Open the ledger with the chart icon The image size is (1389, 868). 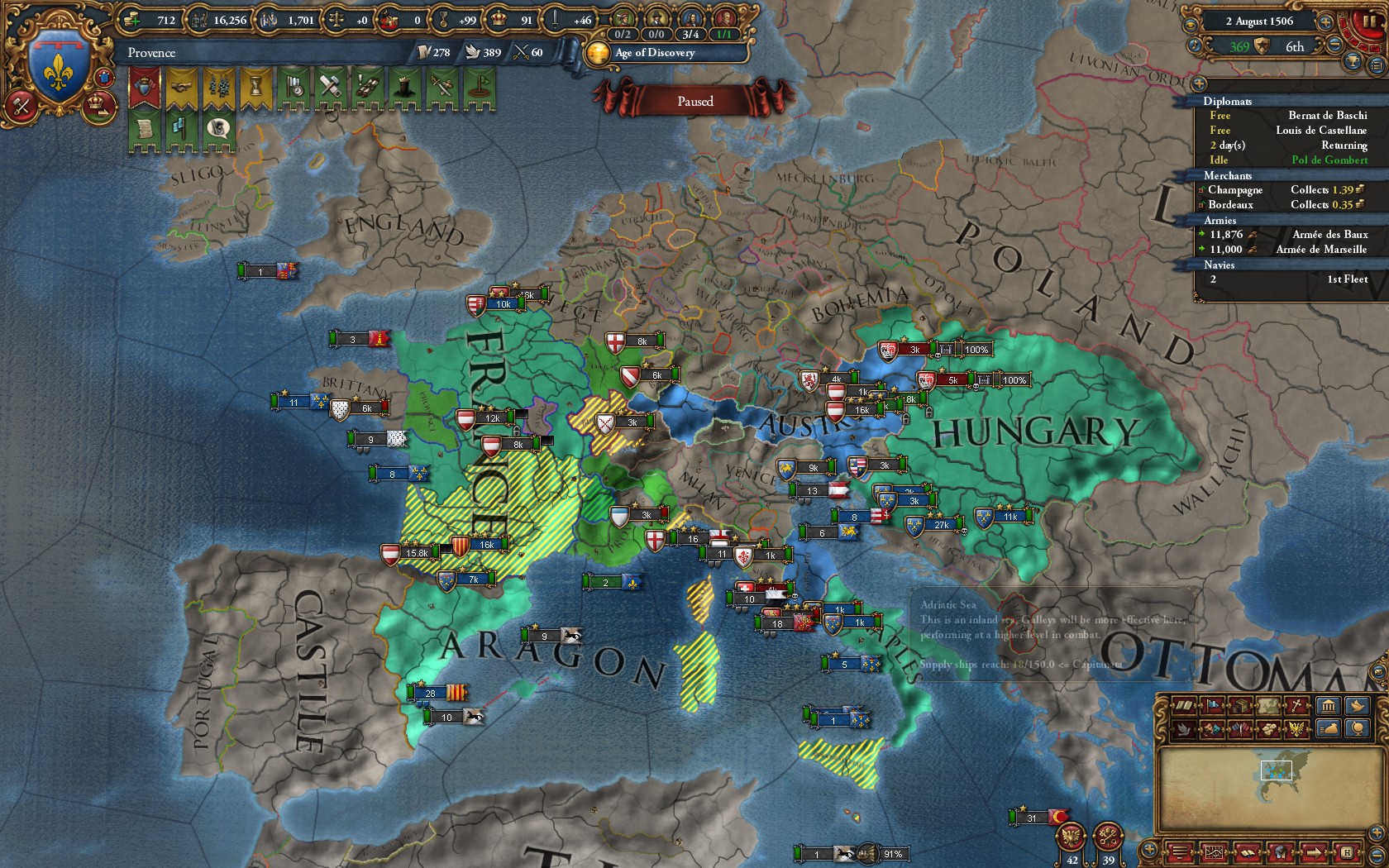click(x=1215, y=851)
